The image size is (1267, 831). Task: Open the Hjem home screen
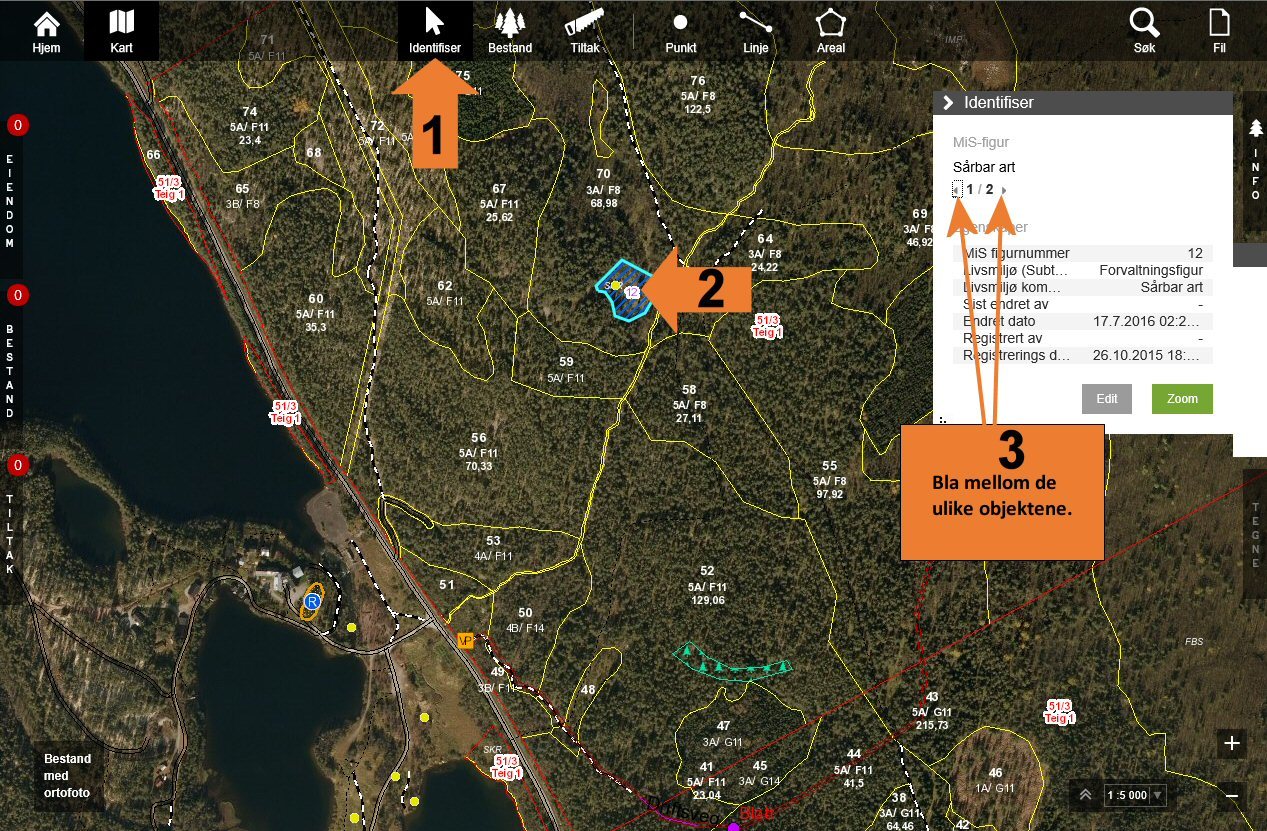[x=46, y=30]
